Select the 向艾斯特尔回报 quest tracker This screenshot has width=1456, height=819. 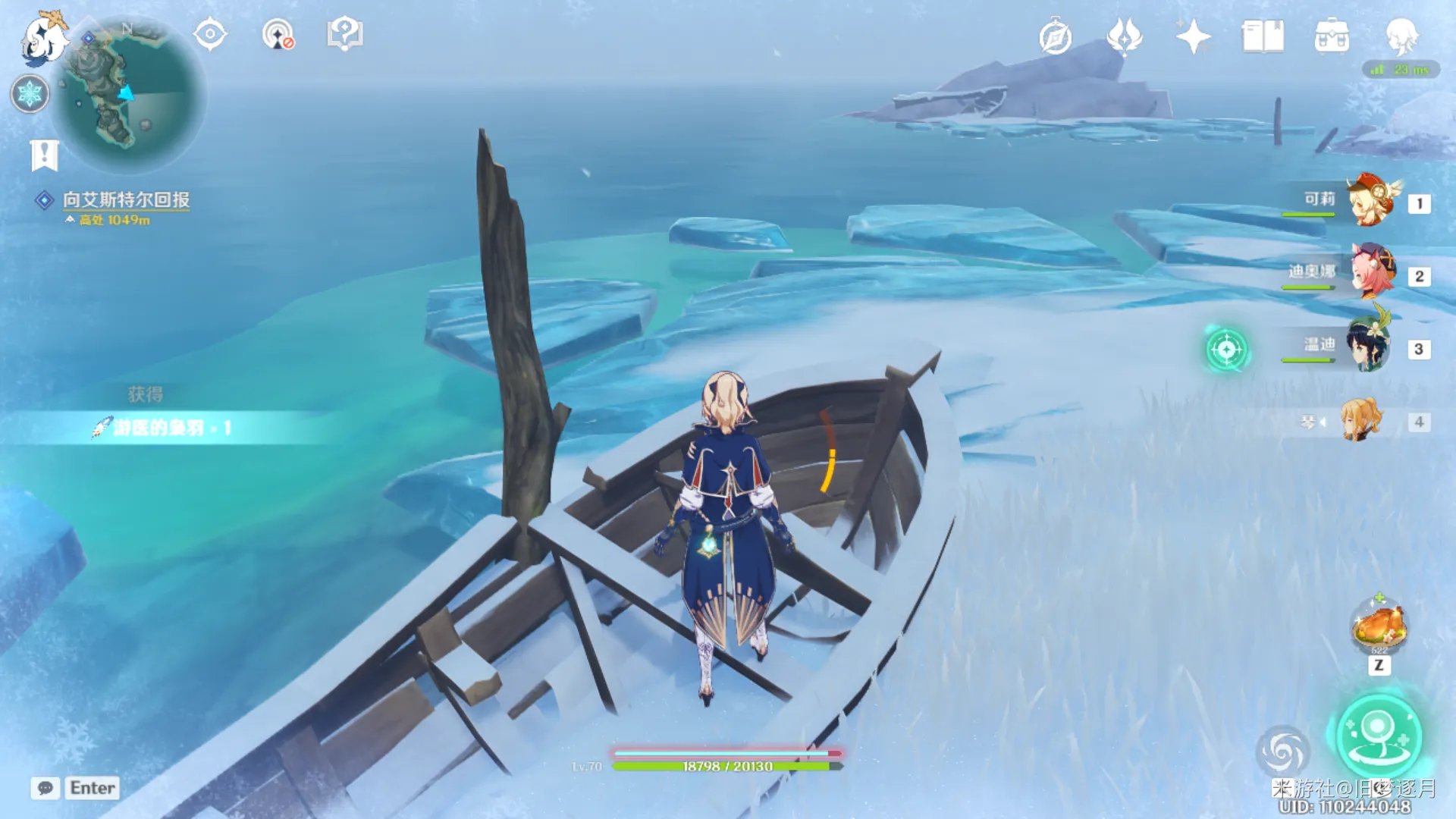(126, 199)
